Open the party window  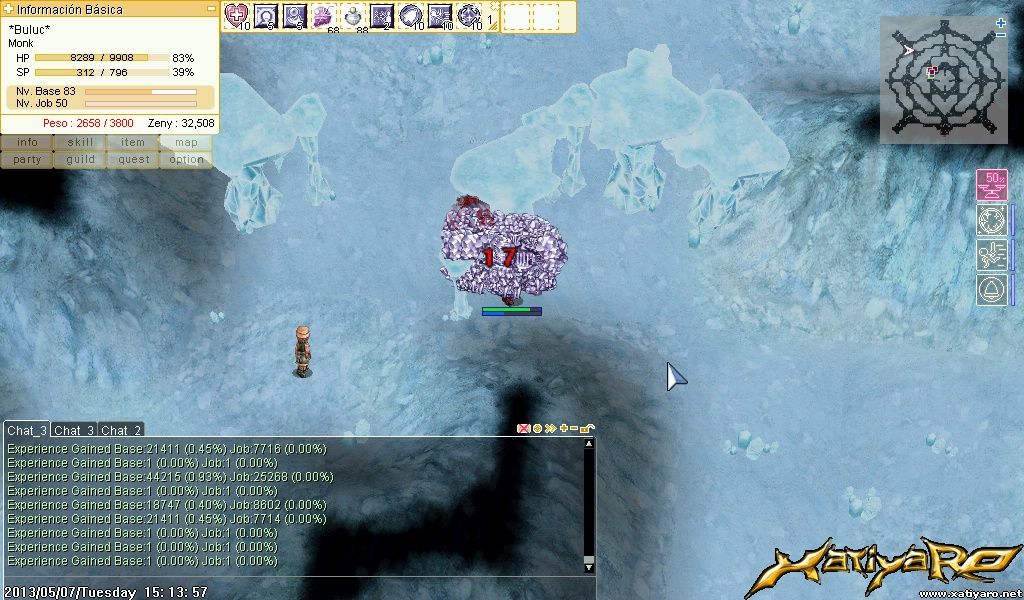(27, 159)
